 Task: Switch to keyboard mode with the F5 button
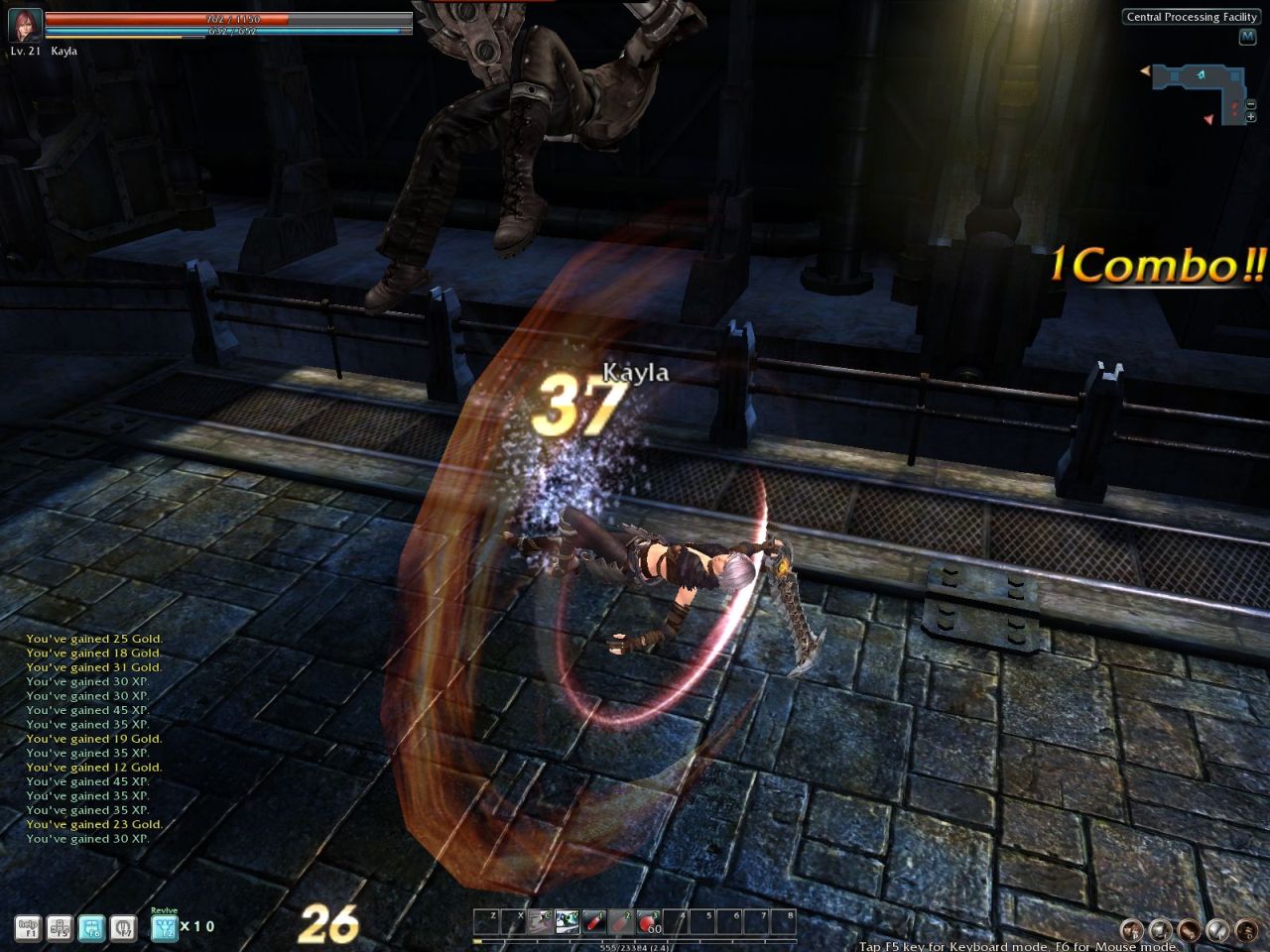point(59,927)
